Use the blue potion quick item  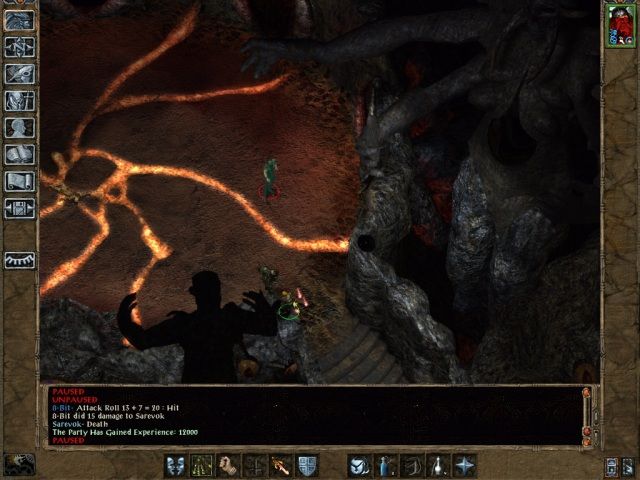click(385, 465)
